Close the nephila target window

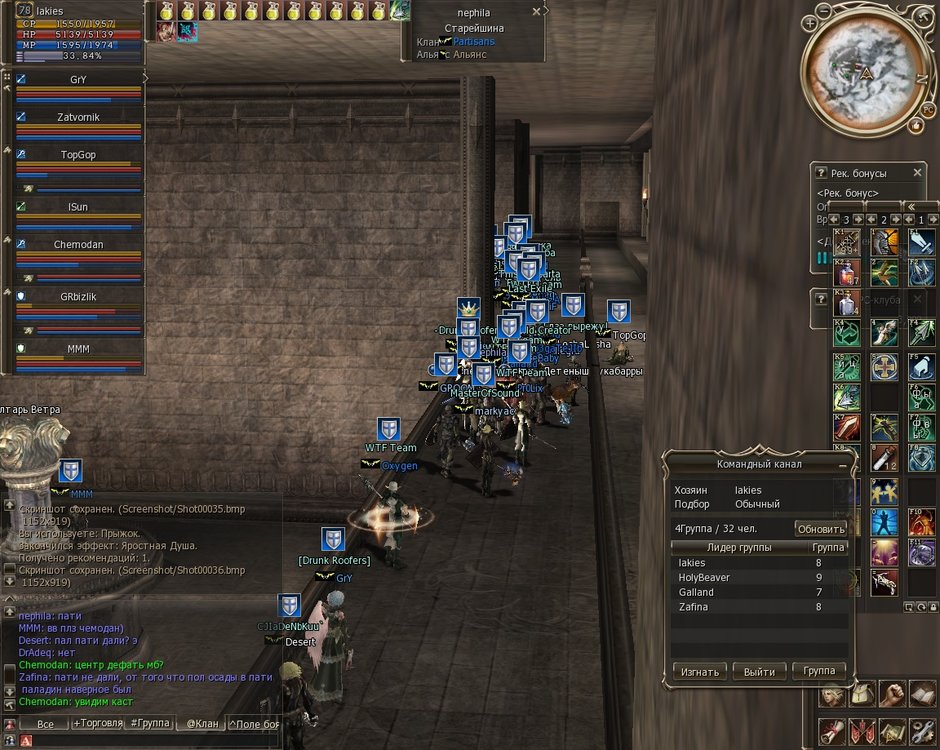pos(536,12)
